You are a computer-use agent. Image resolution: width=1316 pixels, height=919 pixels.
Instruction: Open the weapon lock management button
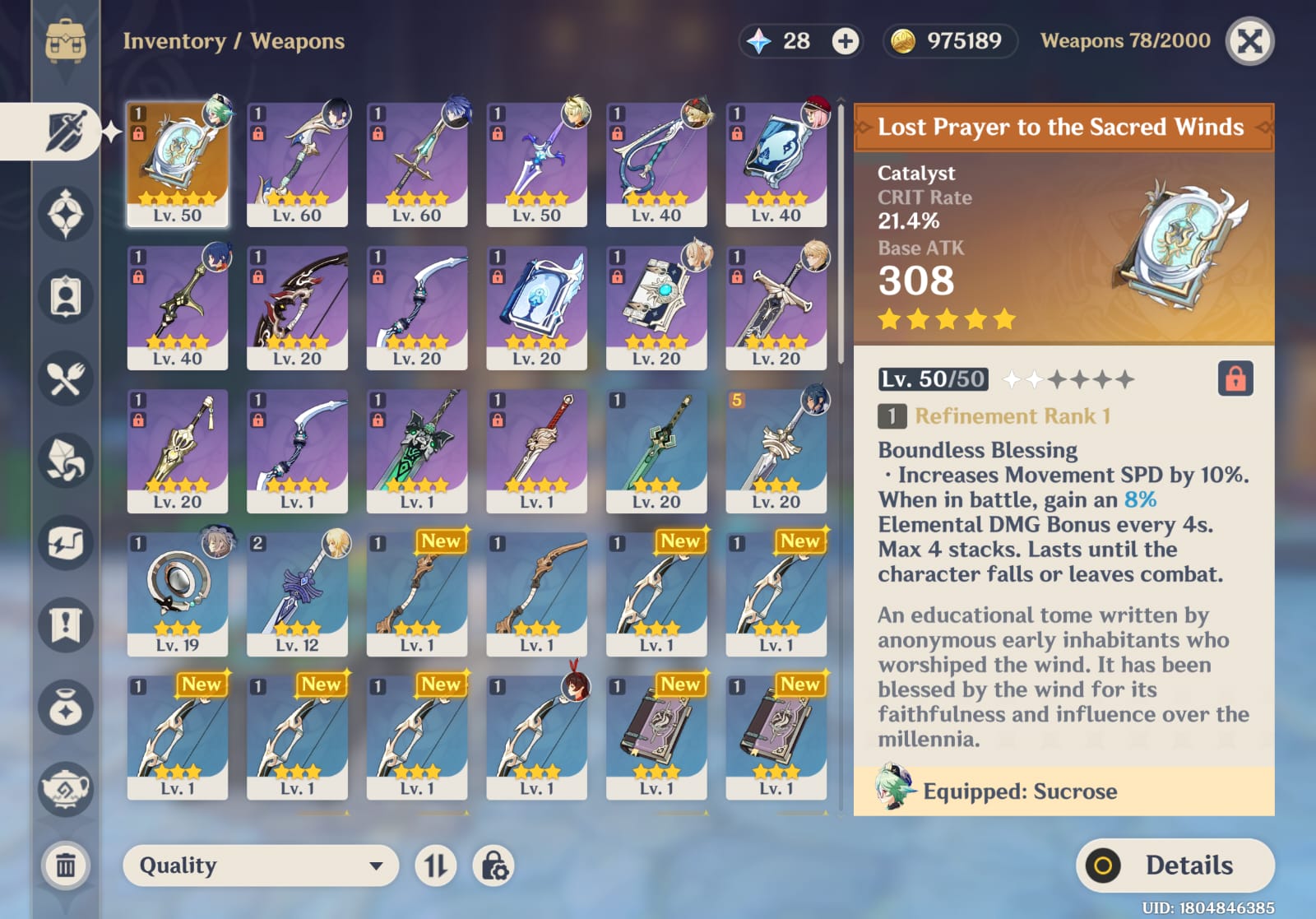click(x=493, y=866)
